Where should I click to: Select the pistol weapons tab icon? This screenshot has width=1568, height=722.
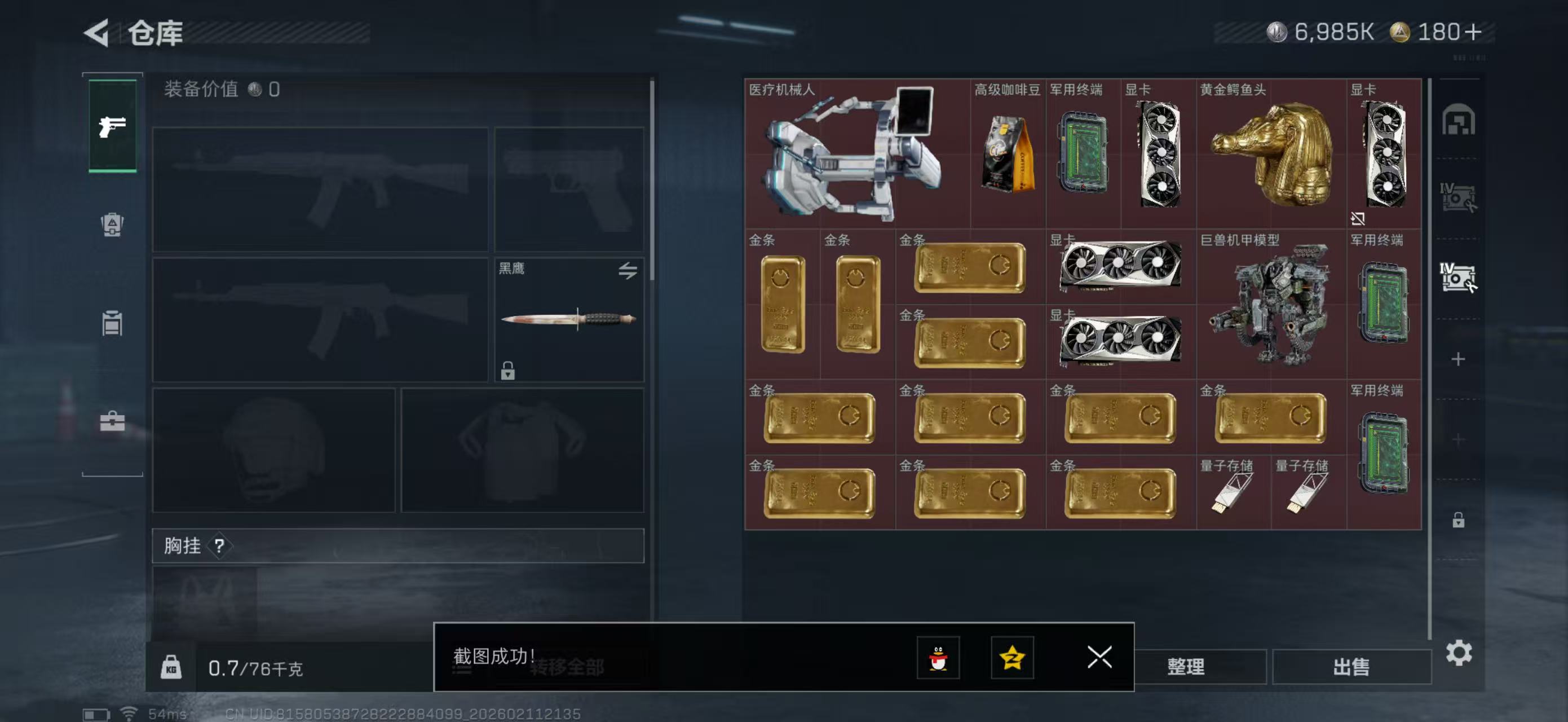[x=112, y=126]
